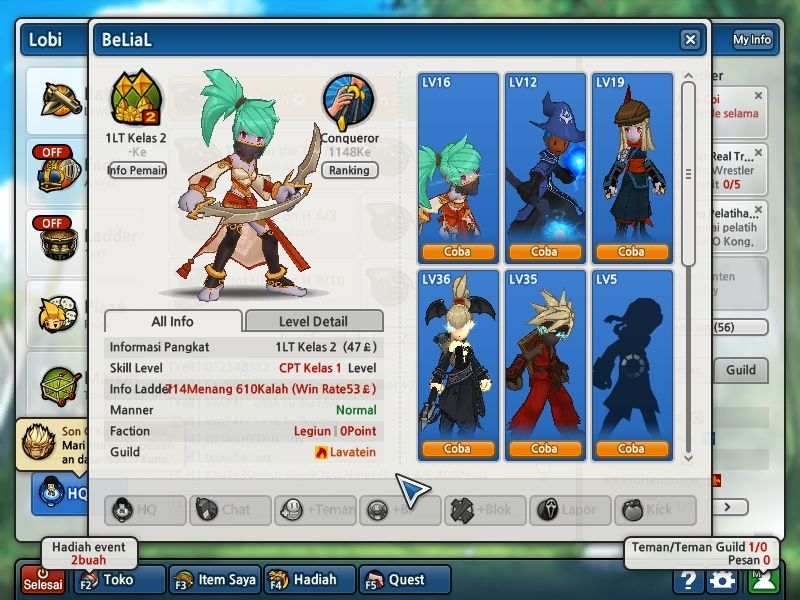Switch to the Level Detail tab
The height and width of the screenshot is (600, 800).
pos(313,322)
